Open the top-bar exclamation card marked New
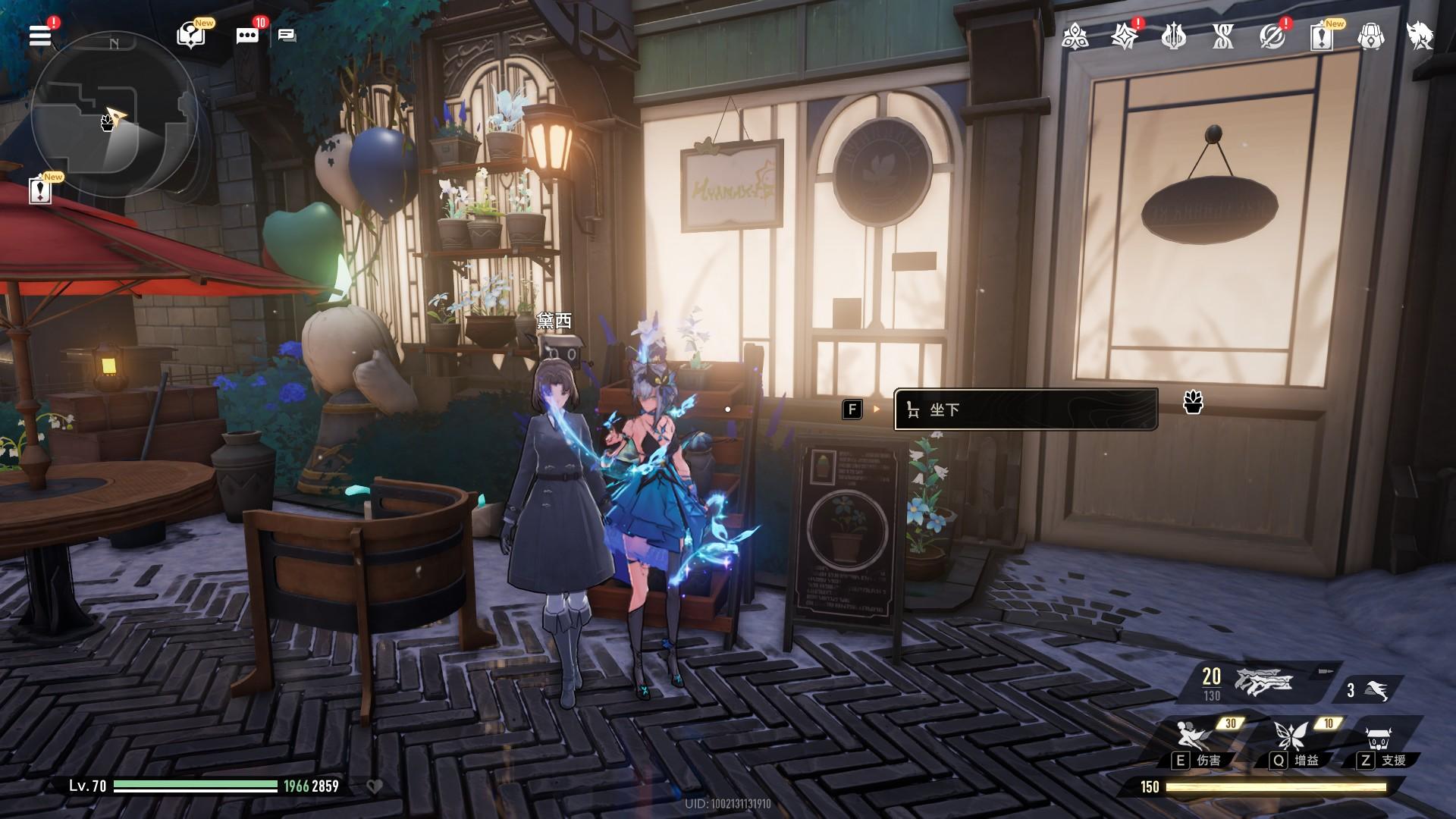 pos(1322,36)
